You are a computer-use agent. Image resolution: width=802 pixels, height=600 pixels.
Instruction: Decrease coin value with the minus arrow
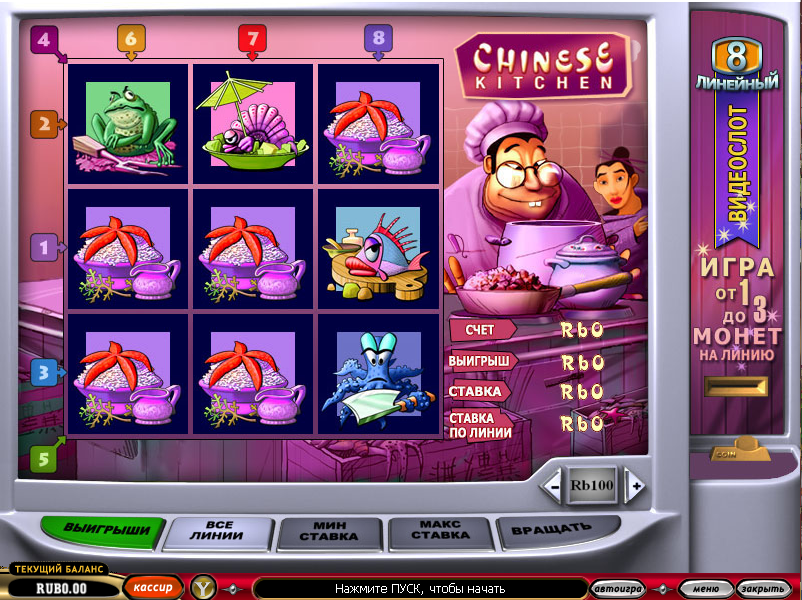[x=553, y=487]
